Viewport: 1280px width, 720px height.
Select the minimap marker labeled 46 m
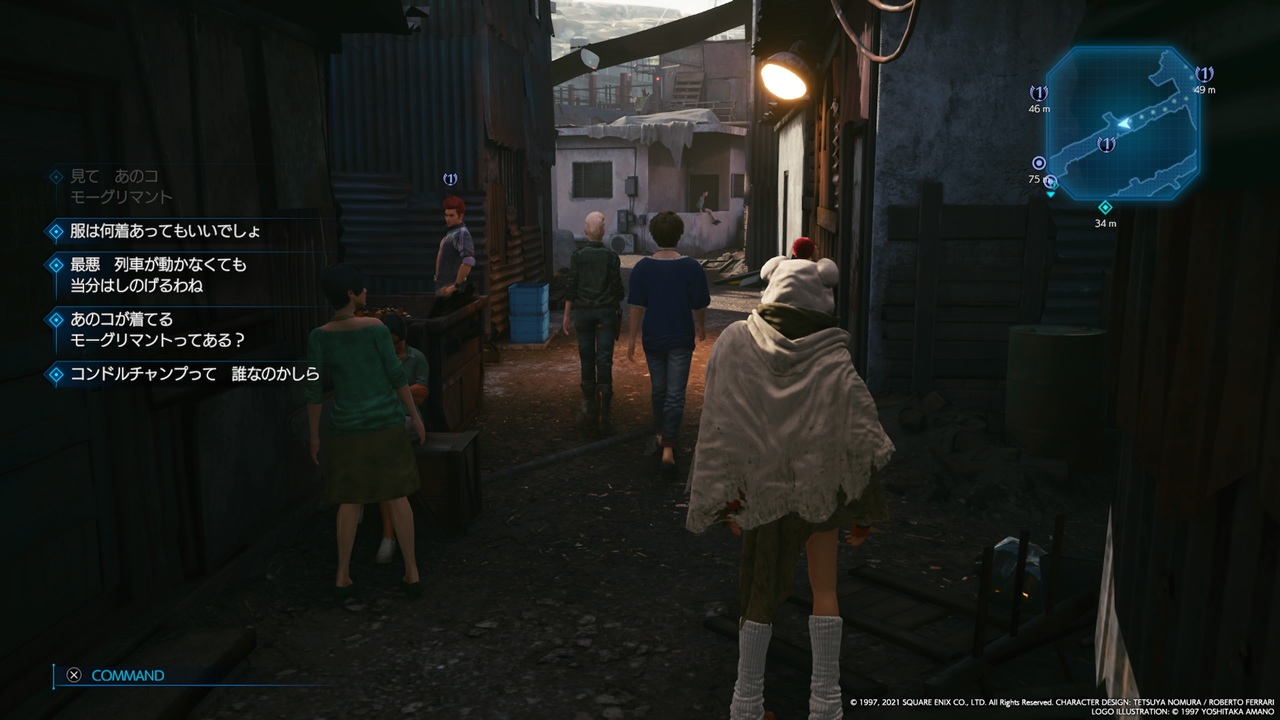click(x=1039, y=93)
